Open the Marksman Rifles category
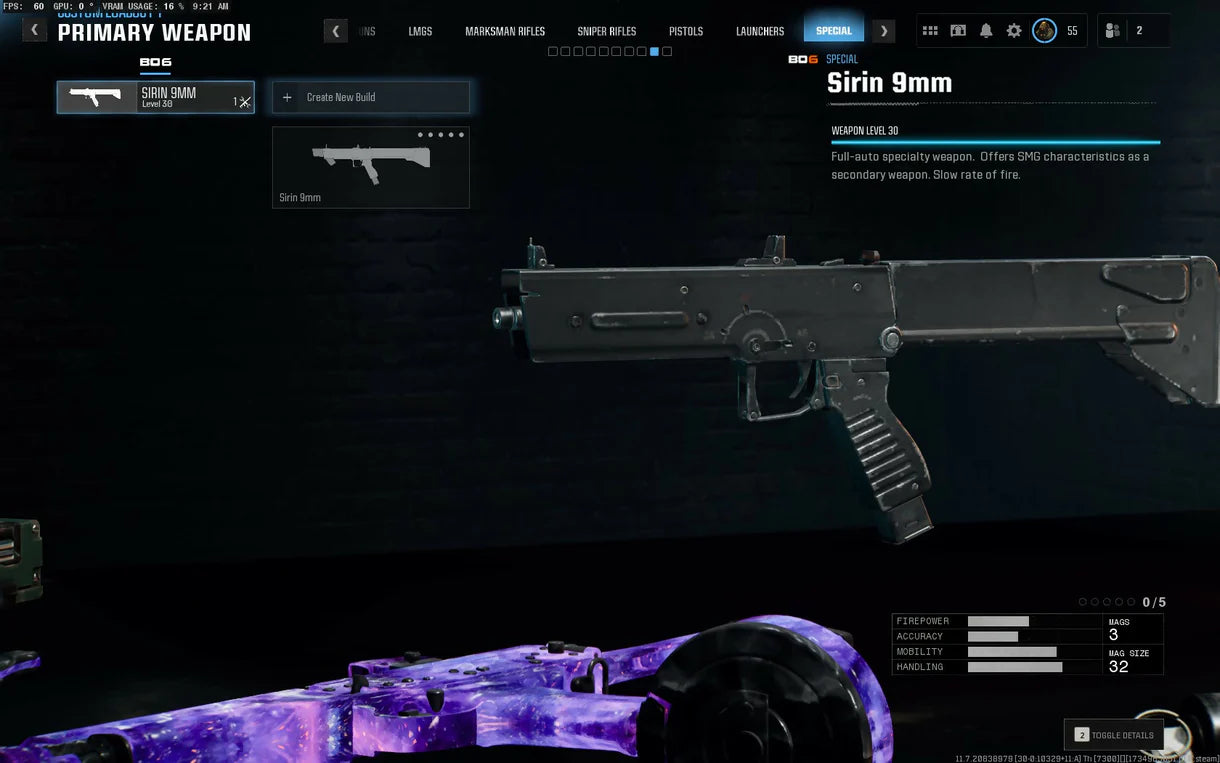1220x763 pixels. click(x=505, y=31)
